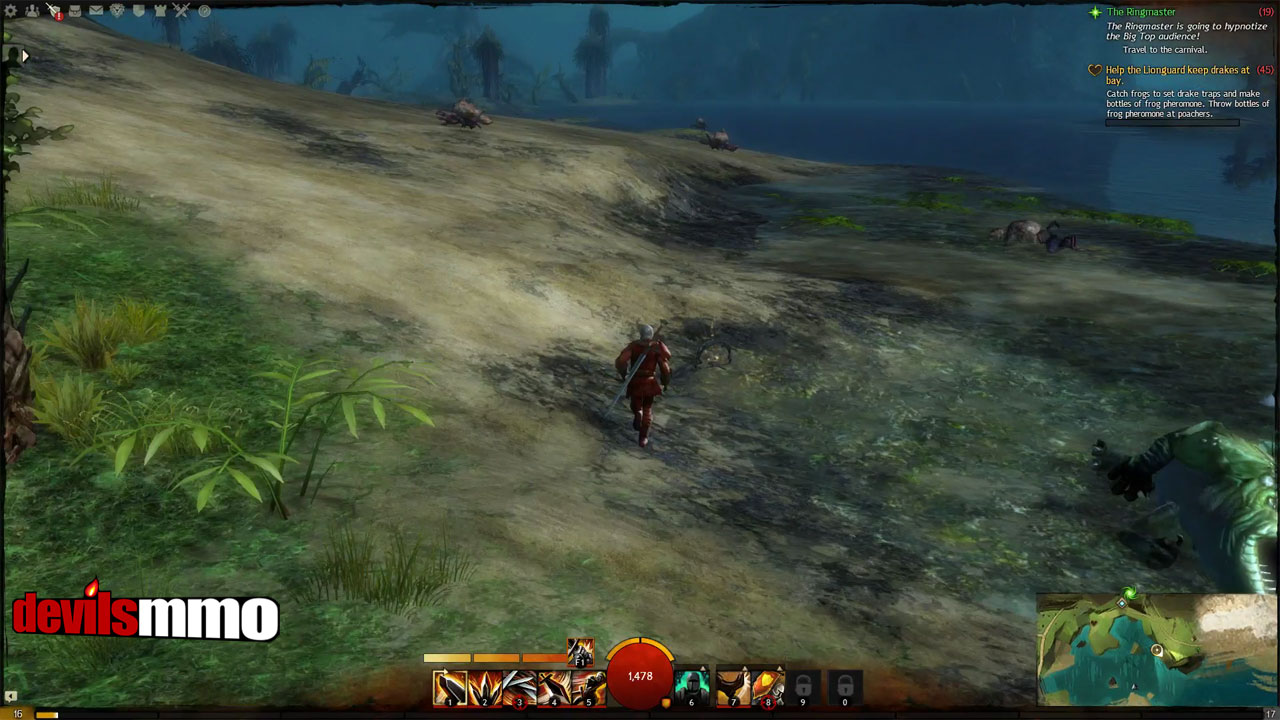The image size is (1280, 720).
Task: Open the crossed swords PvP icon
Action: click(181, 11)
